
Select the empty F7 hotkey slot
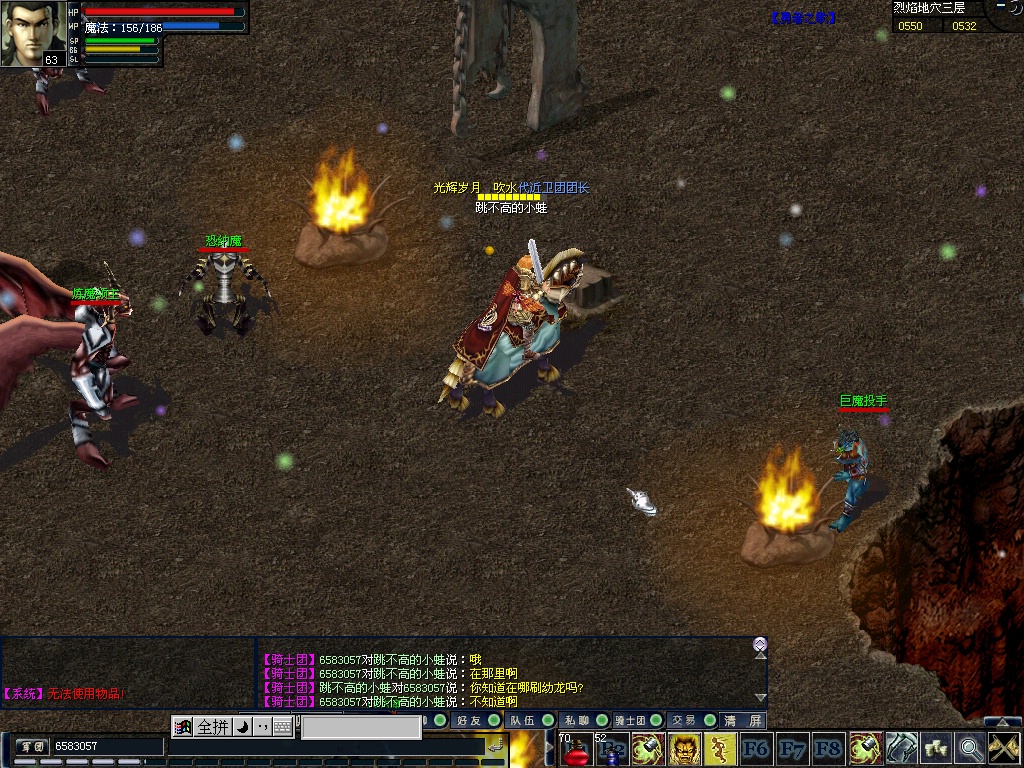[x=792, y=749]
